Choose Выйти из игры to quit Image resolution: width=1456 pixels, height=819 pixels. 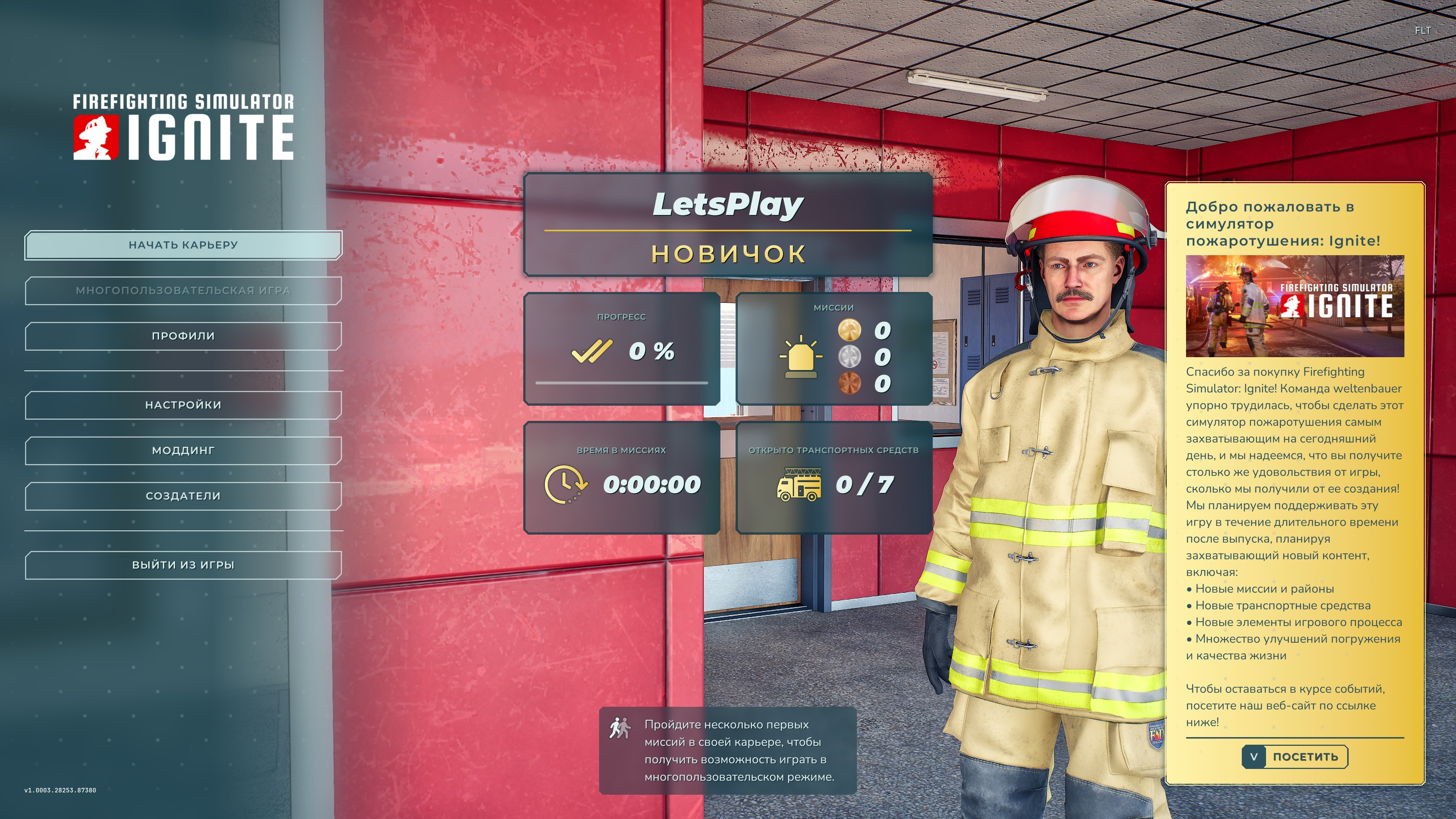183,565
